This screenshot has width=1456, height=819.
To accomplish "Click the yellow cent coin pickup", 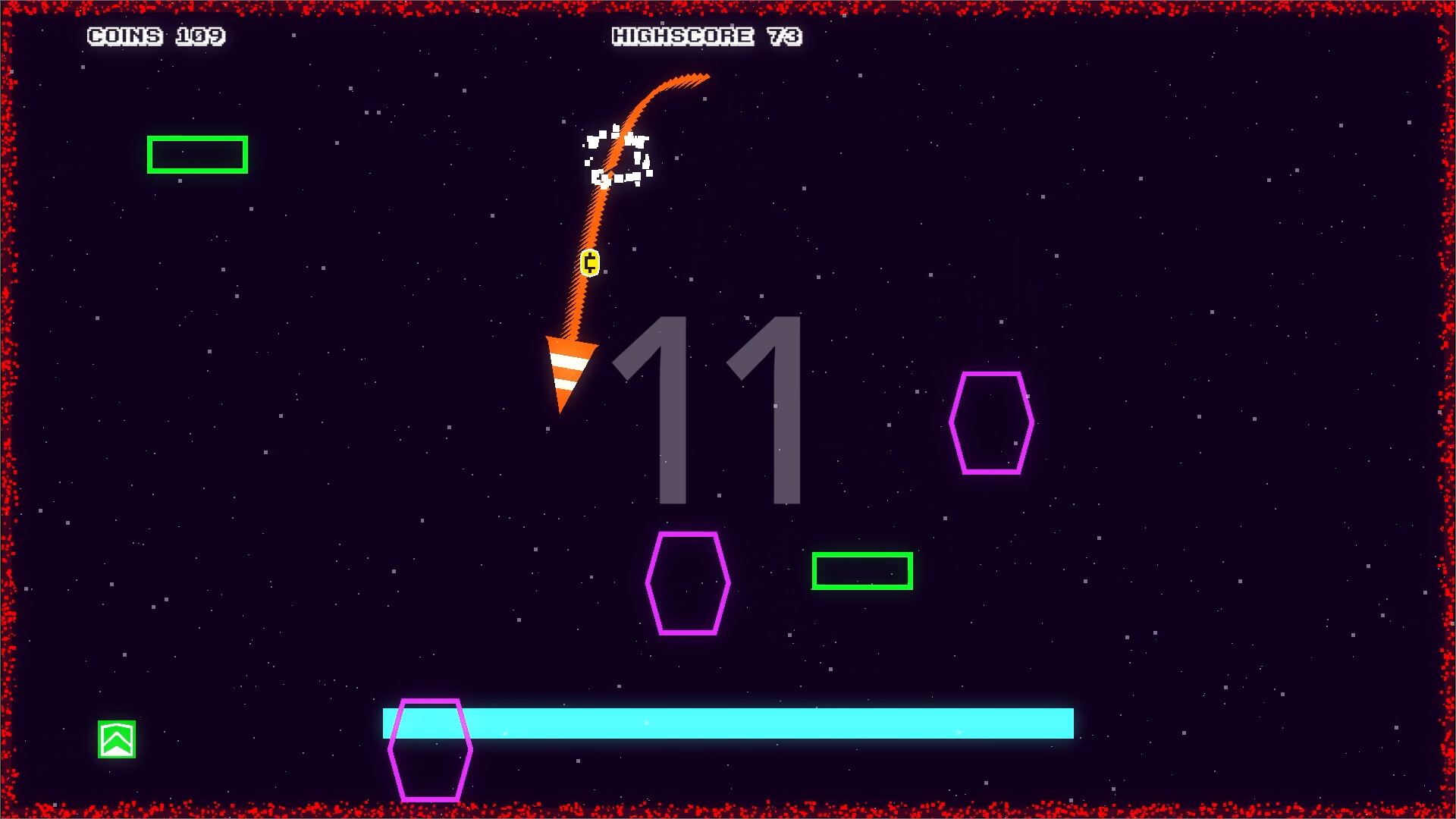I will point(588,262).
